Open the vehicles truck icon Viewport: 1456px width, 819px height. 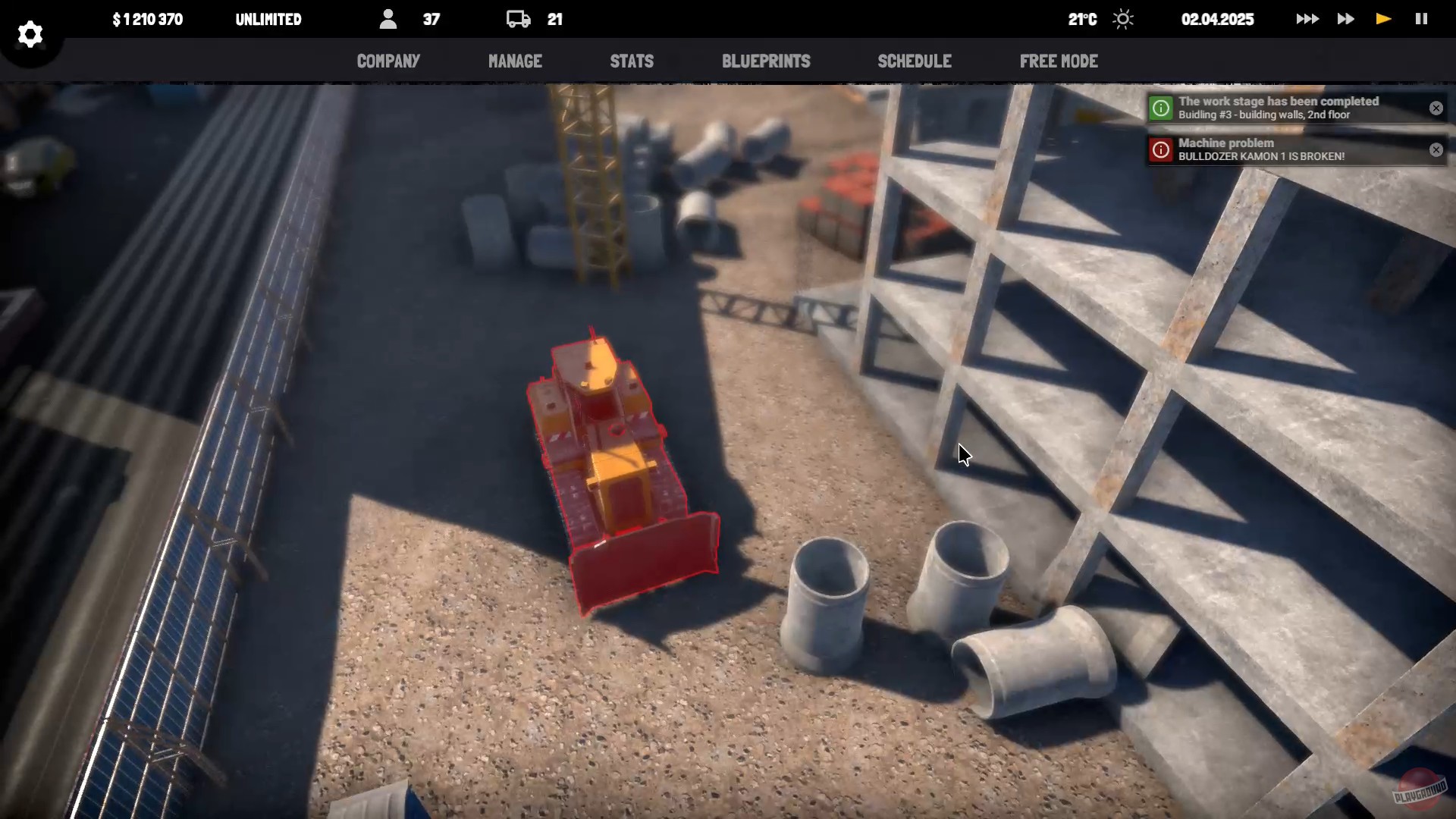[518, 19]
